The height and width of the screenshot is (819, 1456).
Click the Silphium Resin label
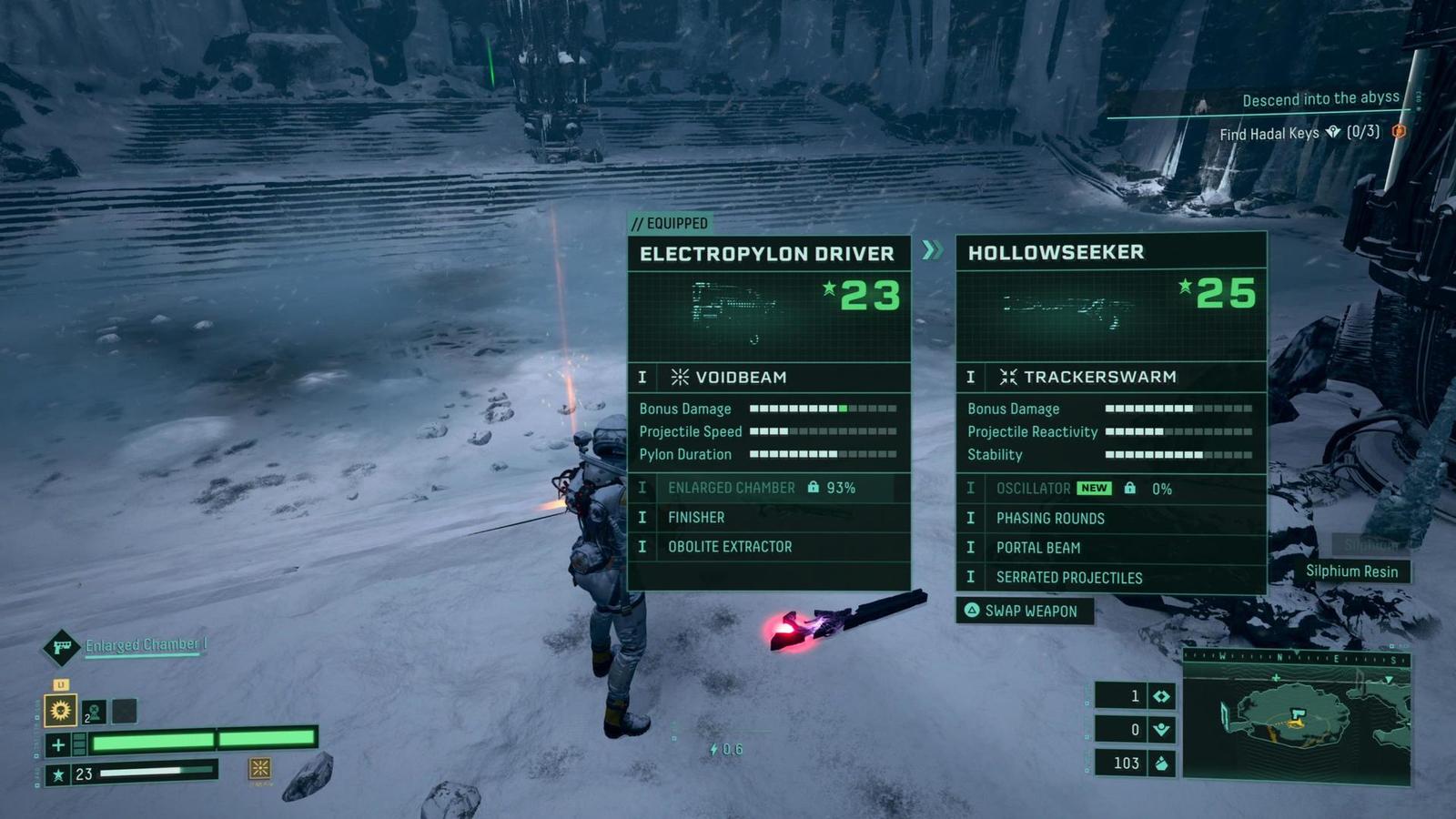[x=1351, y=571]
